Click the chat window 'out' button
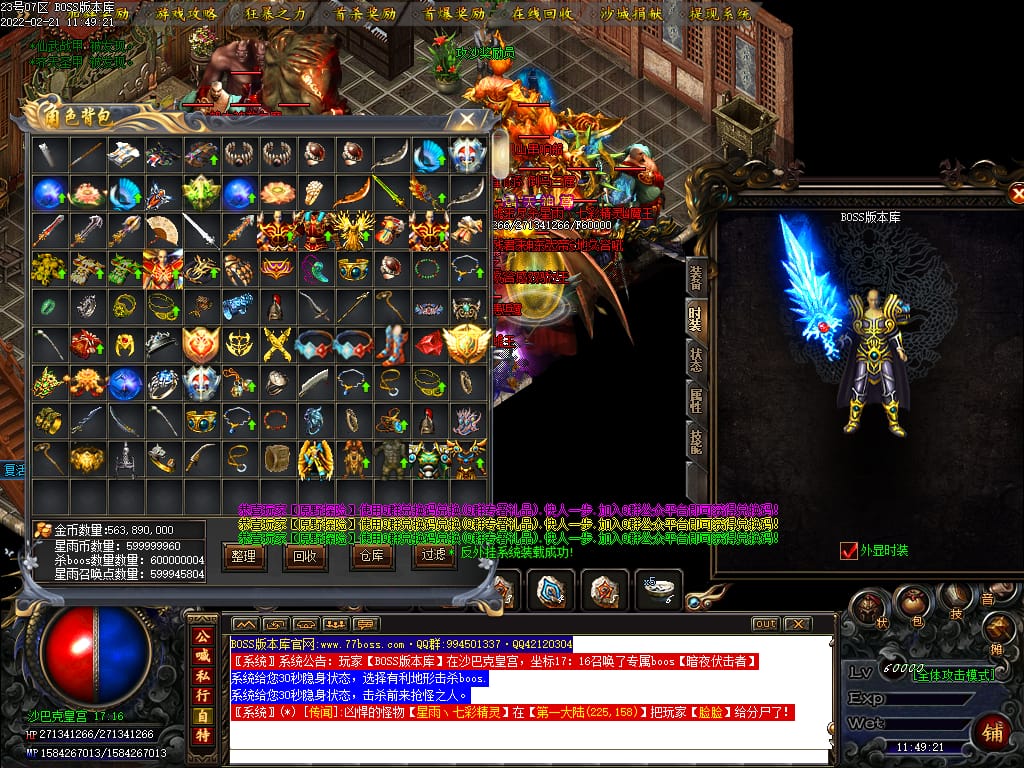1024x768 pixels. [x=765, y=624]
